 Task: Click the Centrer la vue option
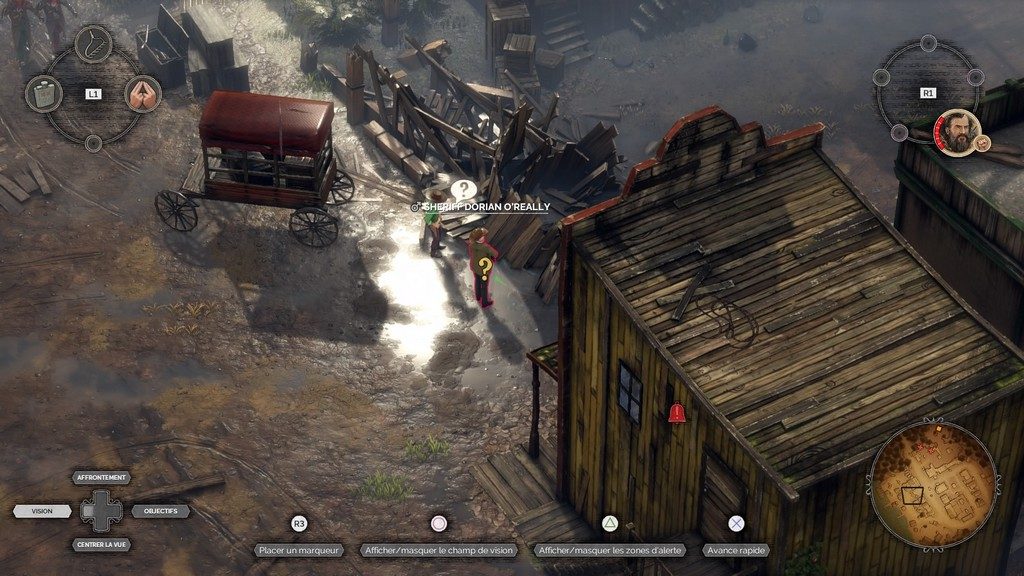click(103, 545)
